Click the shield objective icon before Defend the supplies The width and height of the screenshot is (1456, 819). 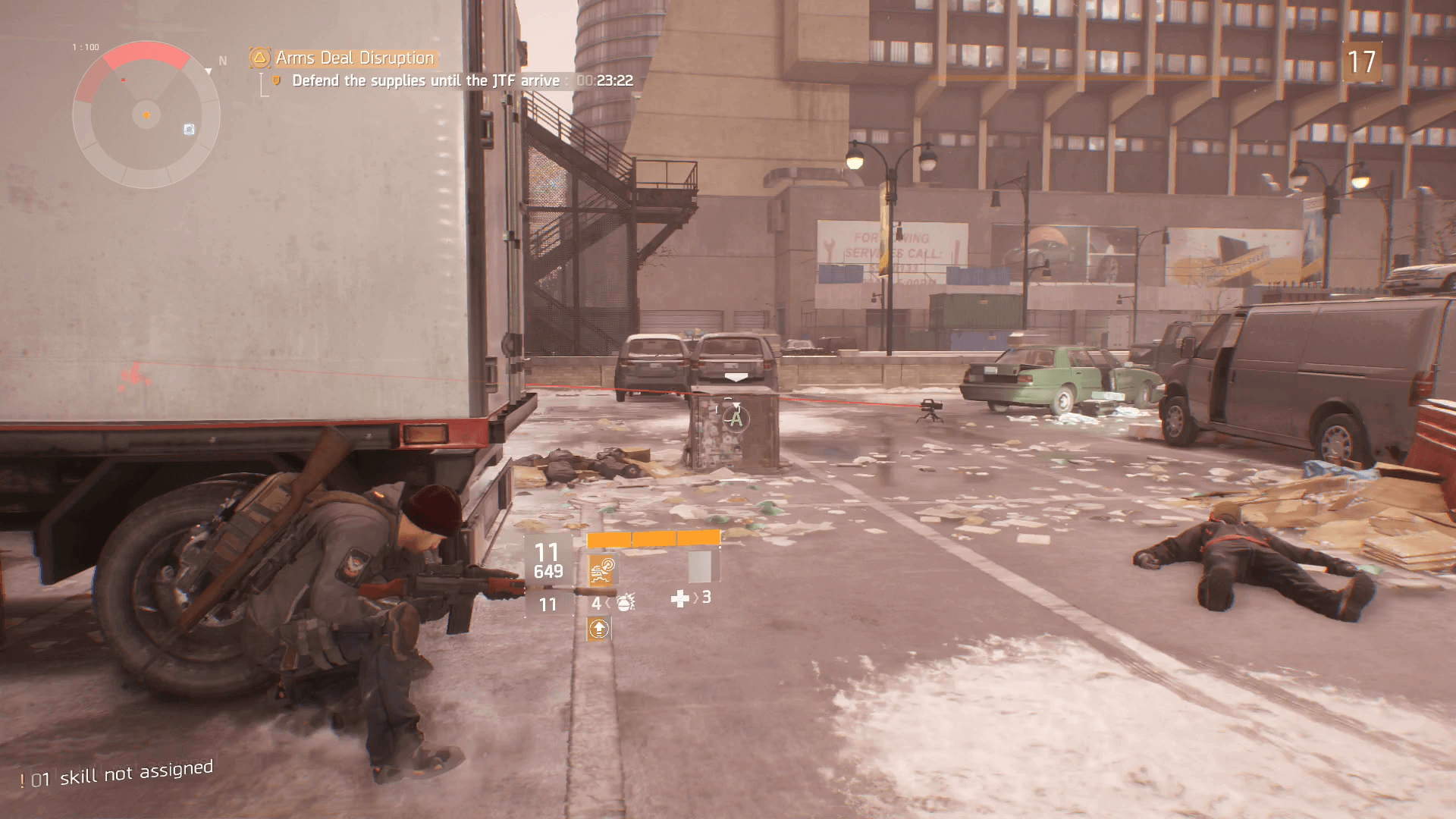pyautogui.click(x=275, y=80)
